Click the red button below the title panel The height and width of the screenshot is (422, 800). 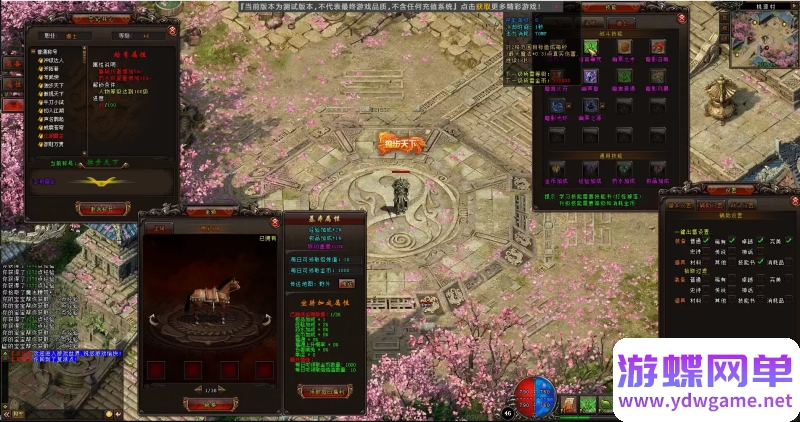pos(100,207)
